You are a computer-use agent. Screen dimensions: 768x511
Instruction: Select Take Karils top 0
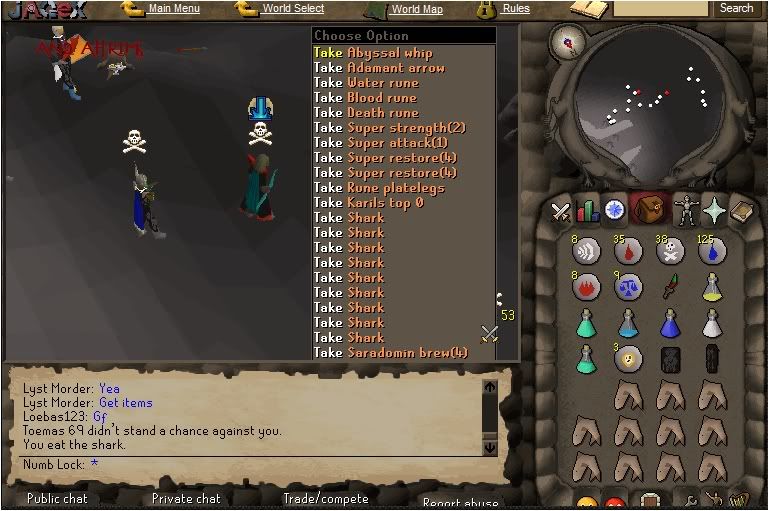[368, 203]
